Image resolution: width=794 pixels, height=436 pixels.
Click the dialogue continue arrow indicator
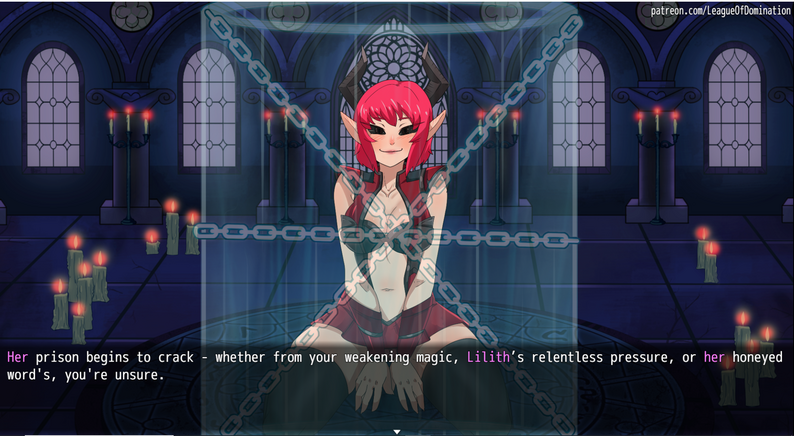397,431
